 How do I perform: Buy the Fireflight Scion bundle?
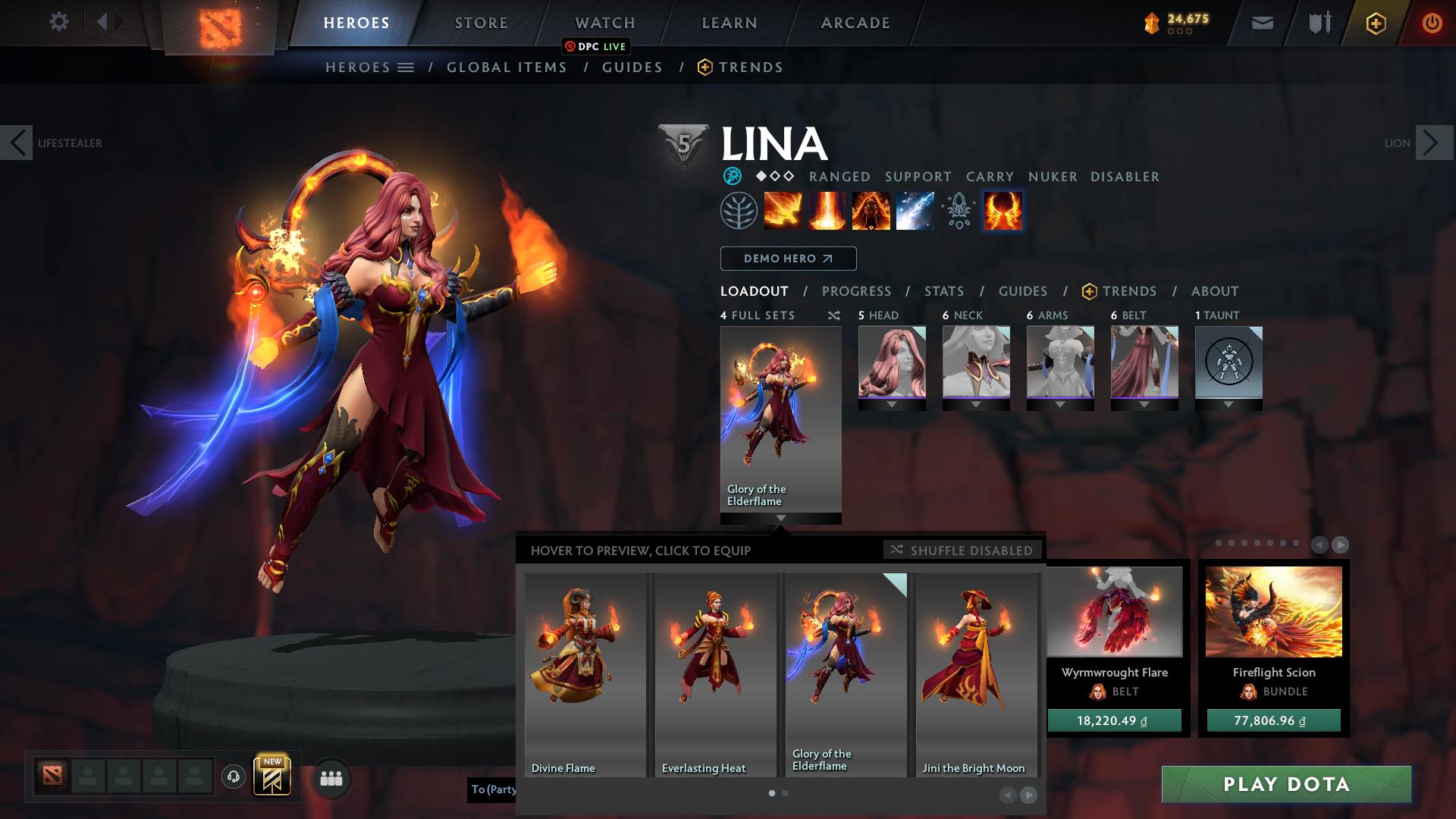pos(1273,720)
